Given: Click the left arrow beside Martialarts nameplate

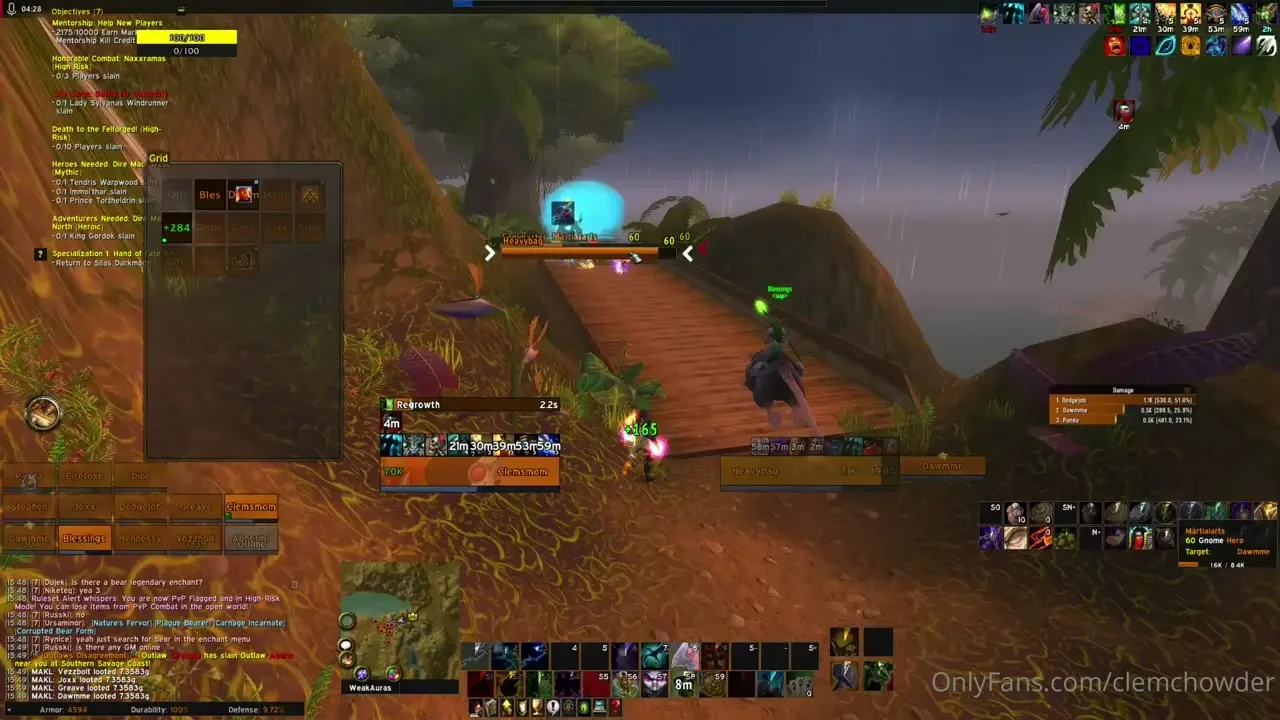Looking at the screenshot, I should coord(687,254).
